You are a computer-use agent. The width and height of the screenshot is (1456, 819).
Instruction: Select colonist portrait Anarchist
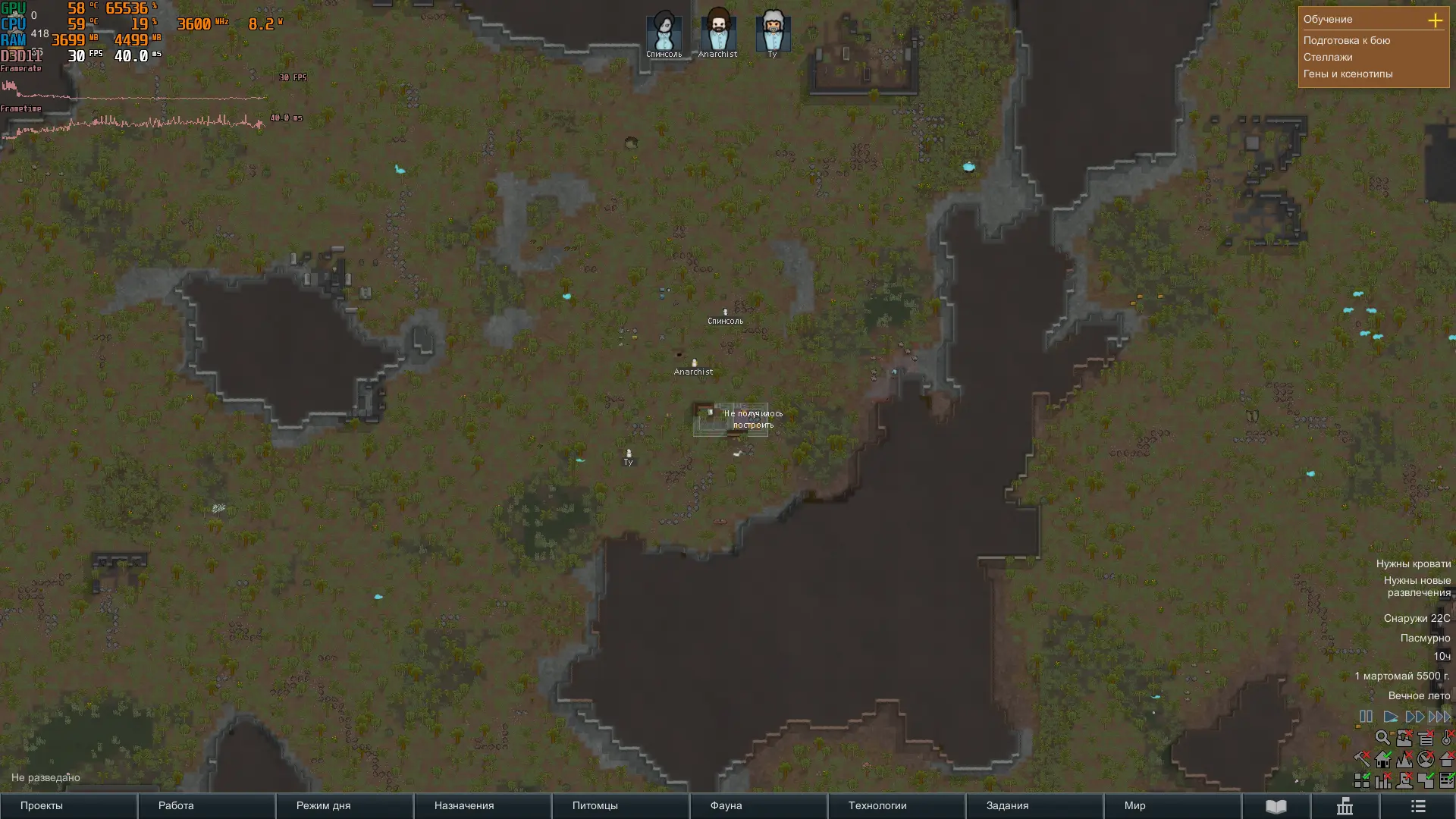pyautogui.click(x=717, y=32)
